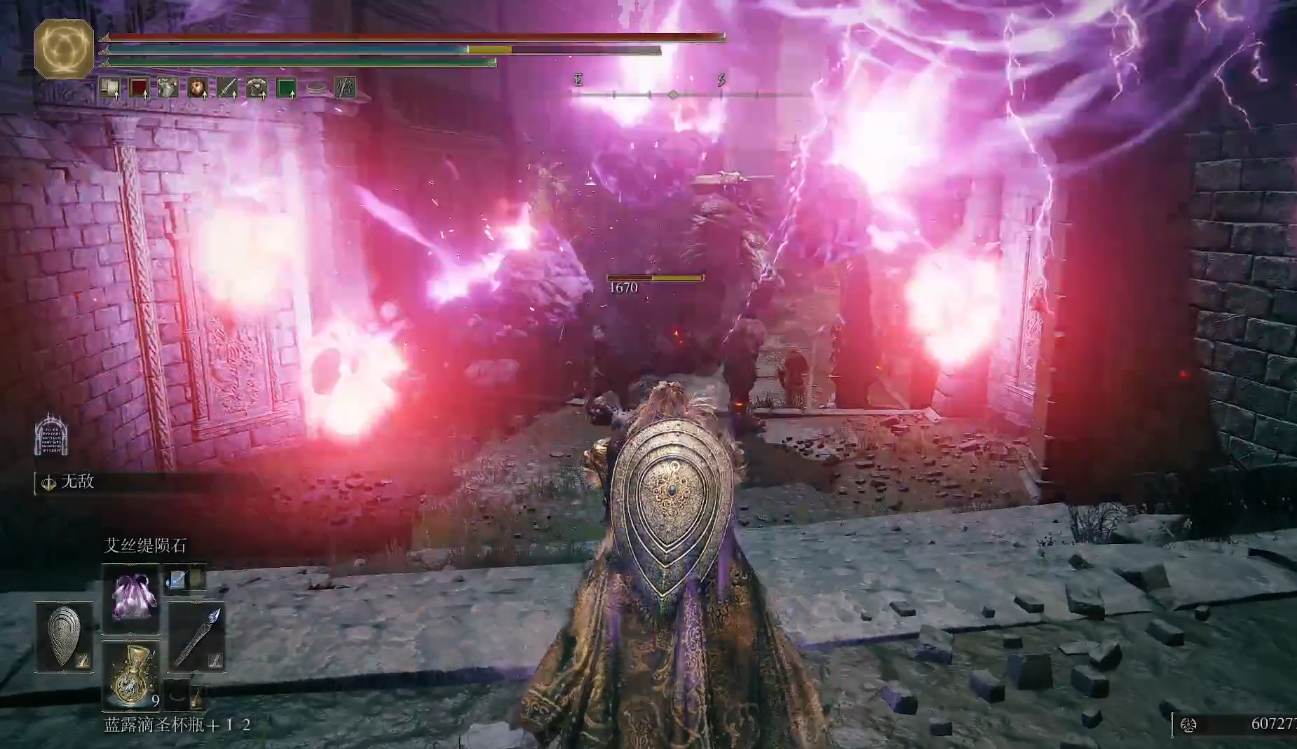
Task: Select the right-hand staff weapon slot
Action: [196, 637]
